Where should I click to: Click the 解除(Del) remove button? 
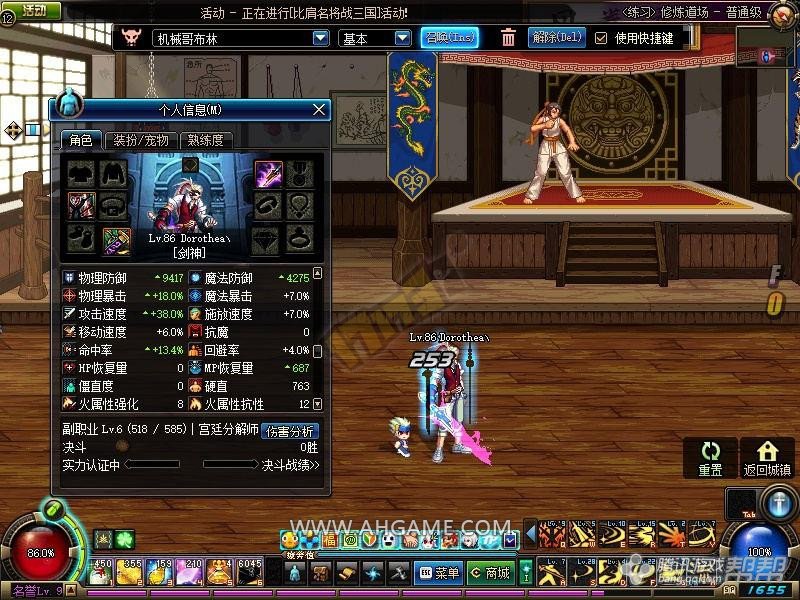click(557, 38)
